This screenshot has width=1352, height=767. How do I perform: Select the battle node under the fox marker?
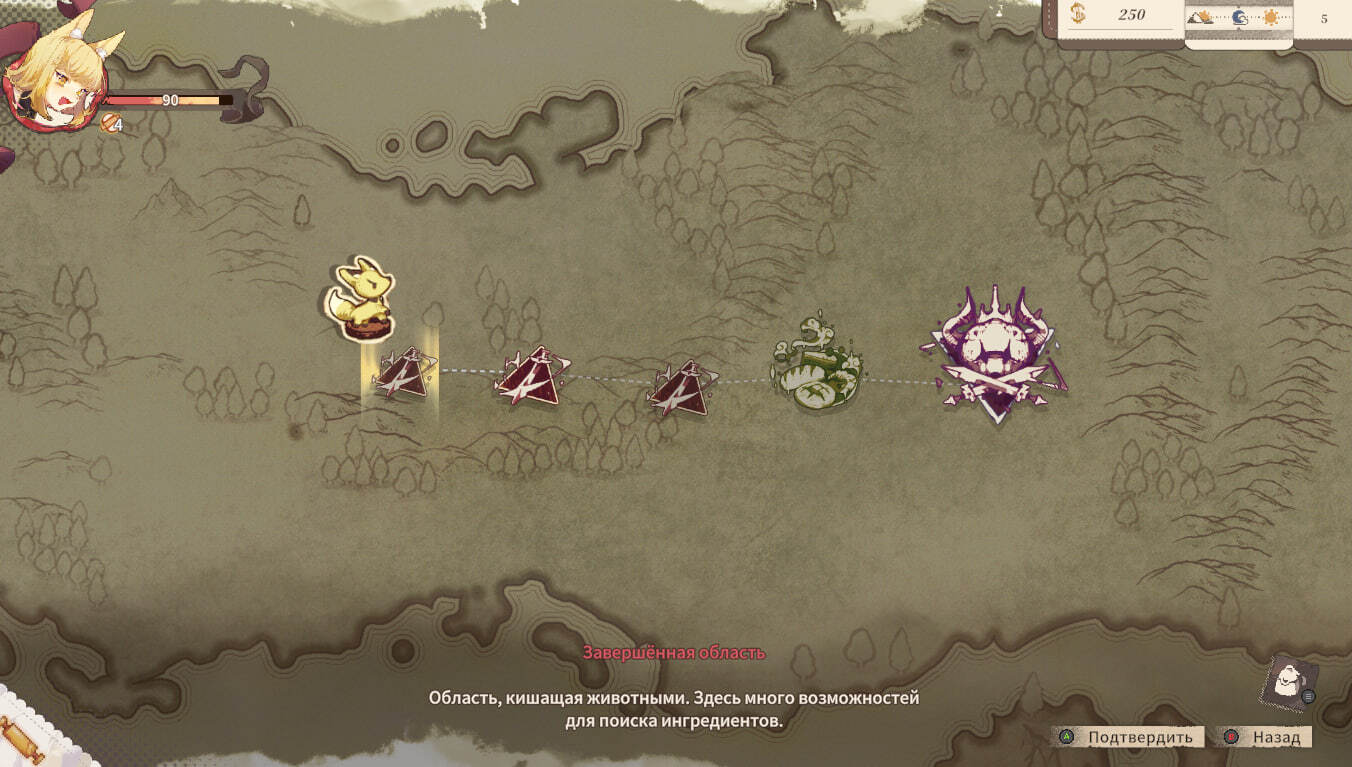(x=402, y=375)
